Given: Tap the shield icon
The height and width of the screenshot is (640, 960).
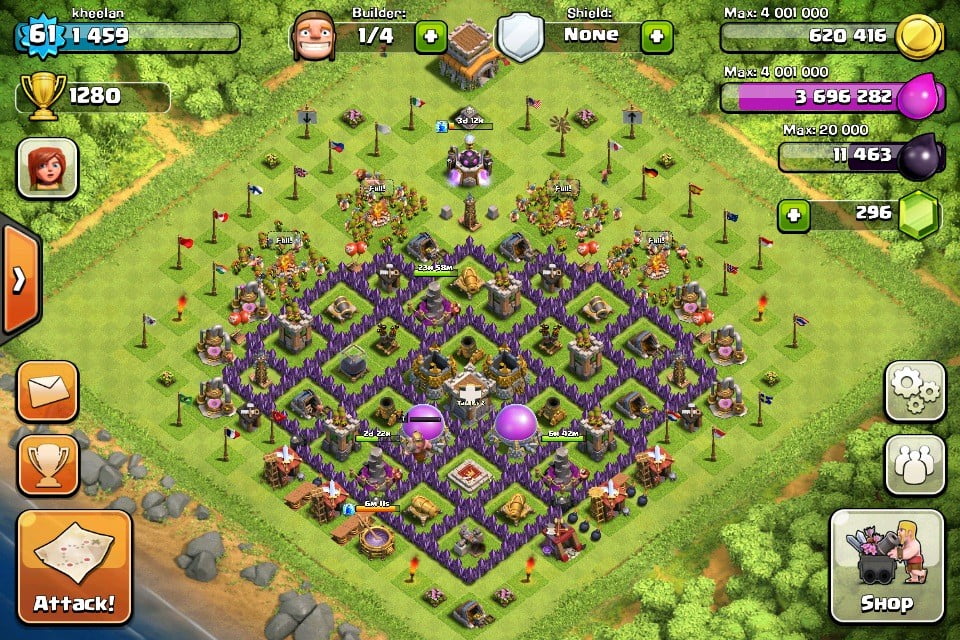Looking at the screenshot, I should [518, 38].
